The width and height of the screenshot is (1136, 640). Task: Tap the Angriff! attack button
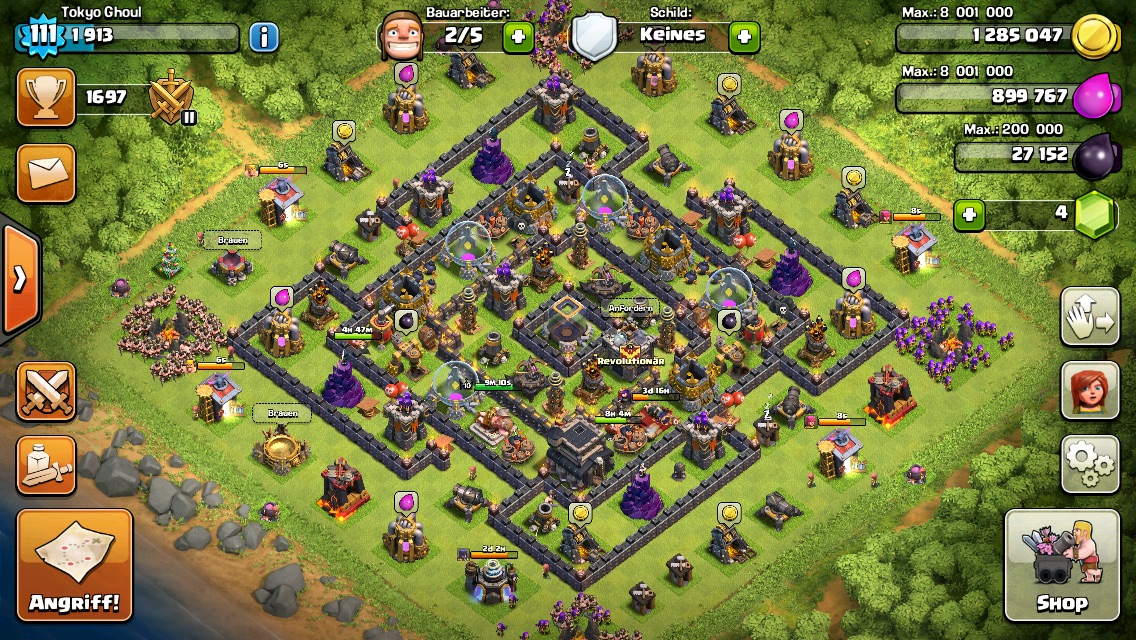click(x=74, y=565)
